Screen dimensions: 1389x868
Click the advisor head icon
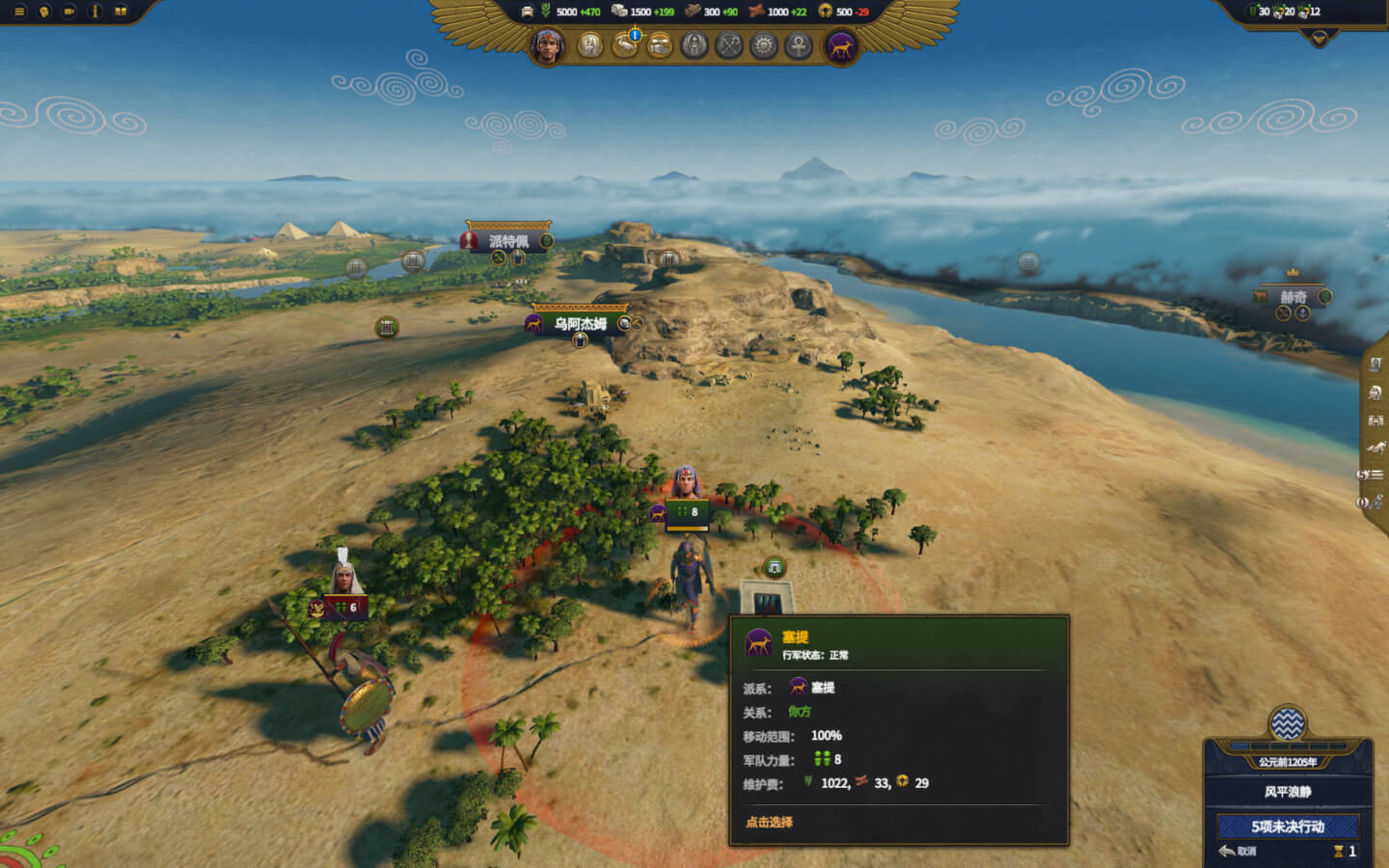pos(43,12)
